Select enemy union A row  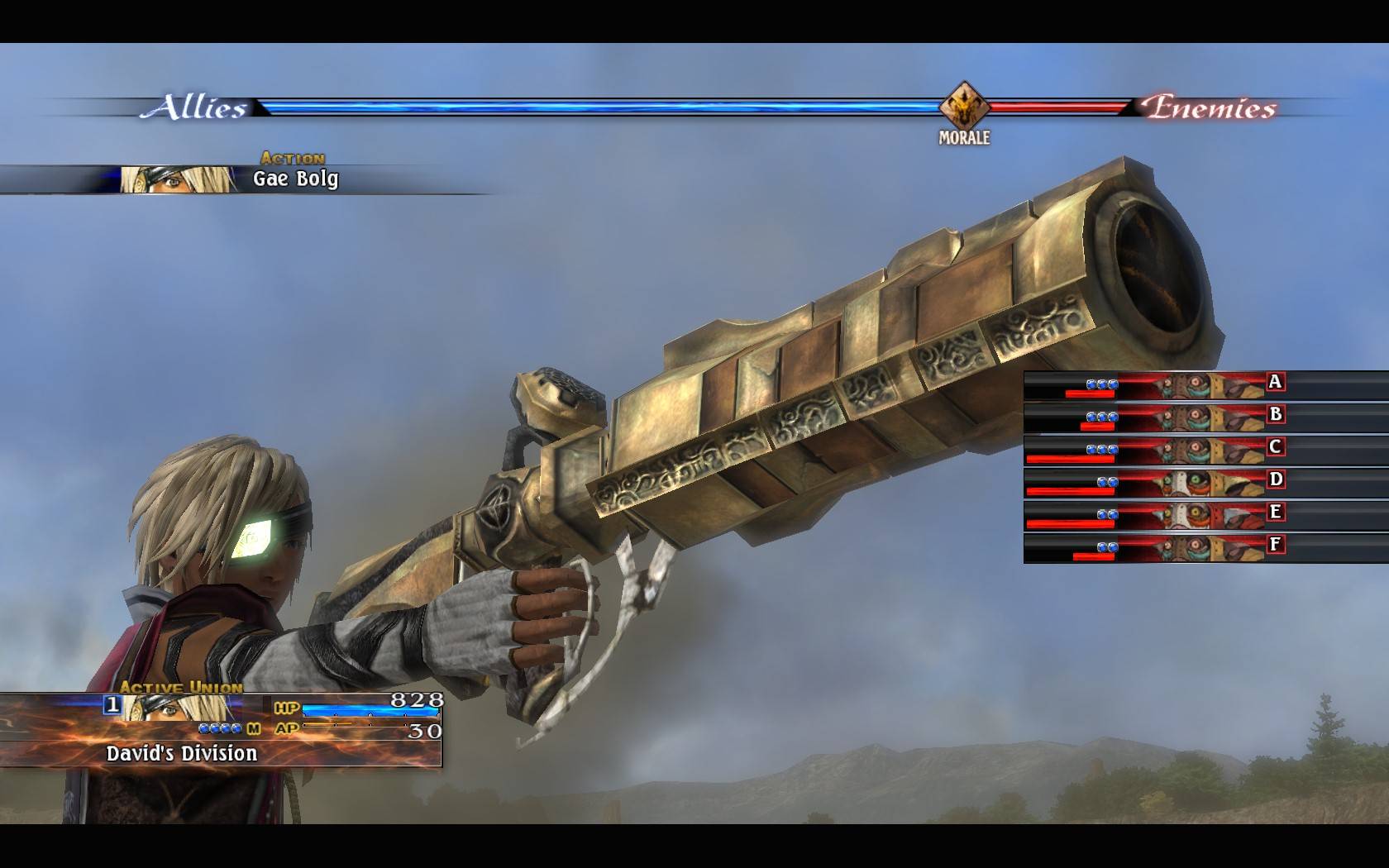point(1204,384)
